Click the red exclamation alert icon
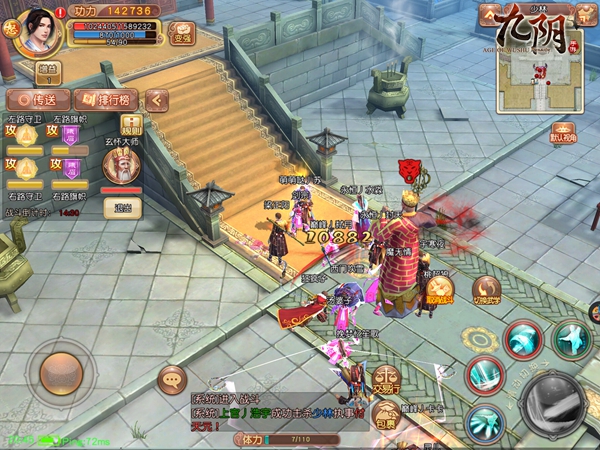The height and width of the screenshot is (450, 600). [x=60, y=13]
